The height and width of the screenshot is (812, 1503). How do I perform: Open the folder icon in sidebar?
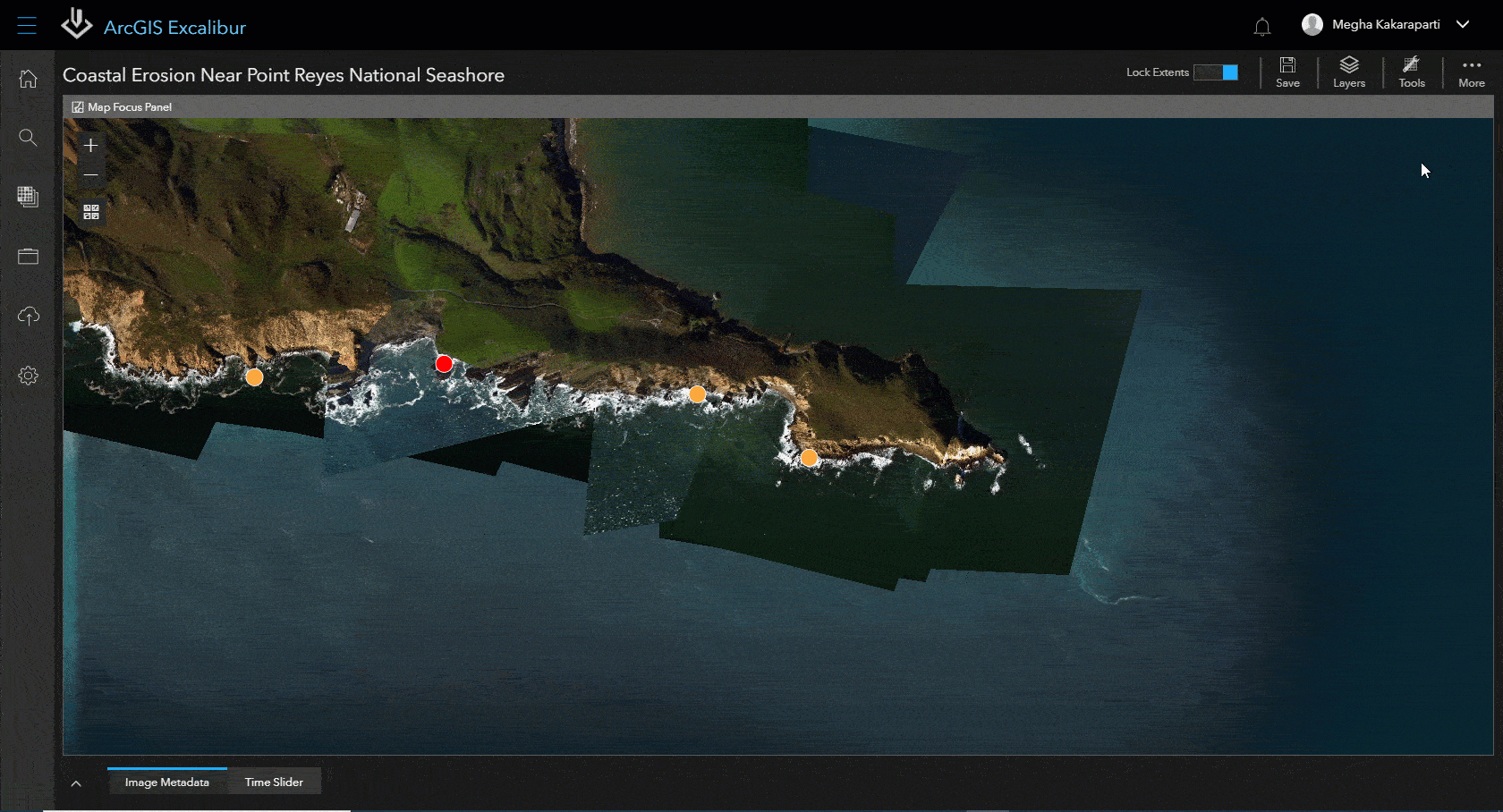(29, 257)
